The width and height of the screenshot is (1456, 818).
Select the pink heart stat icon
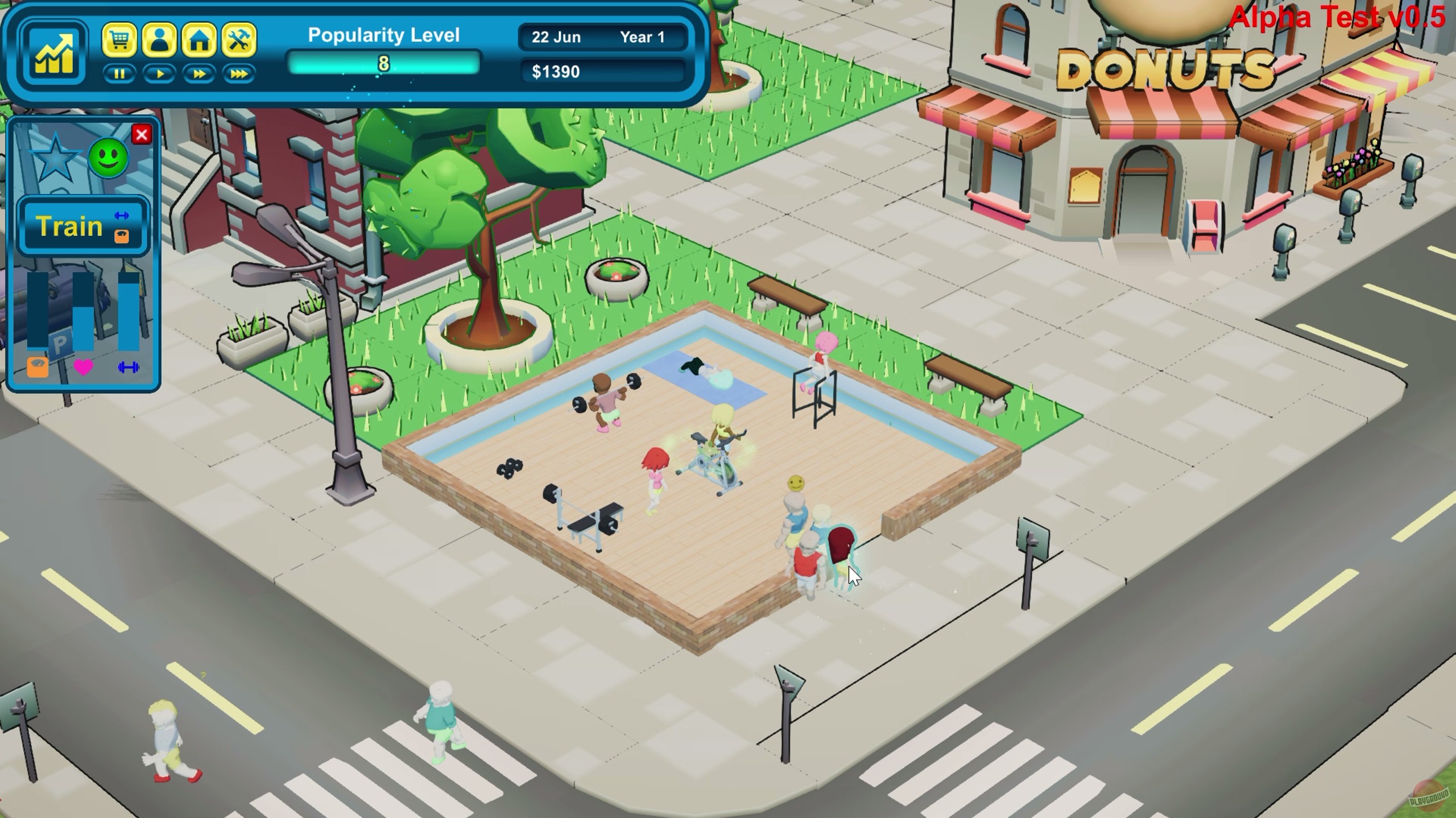pos(84,367)
